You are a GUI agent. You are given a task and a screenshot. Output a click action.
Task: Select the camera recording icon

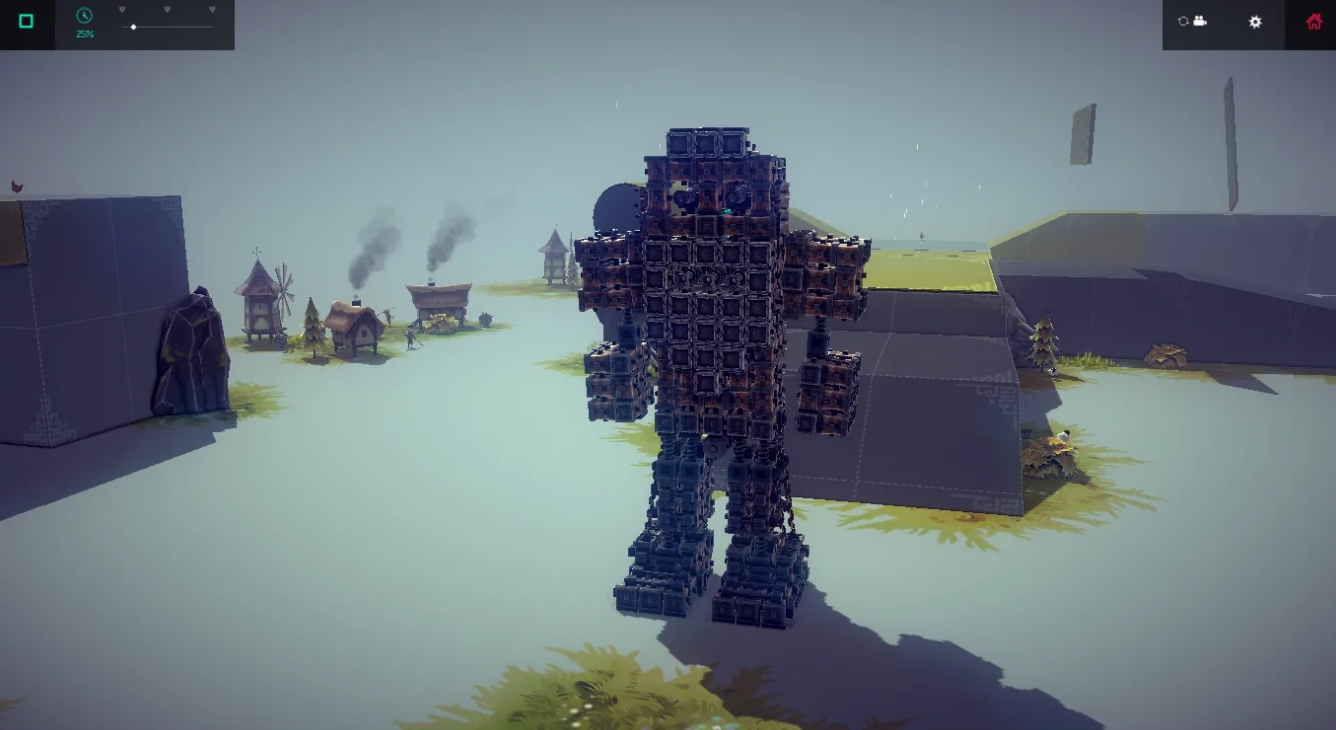[x=1200, y=21]
